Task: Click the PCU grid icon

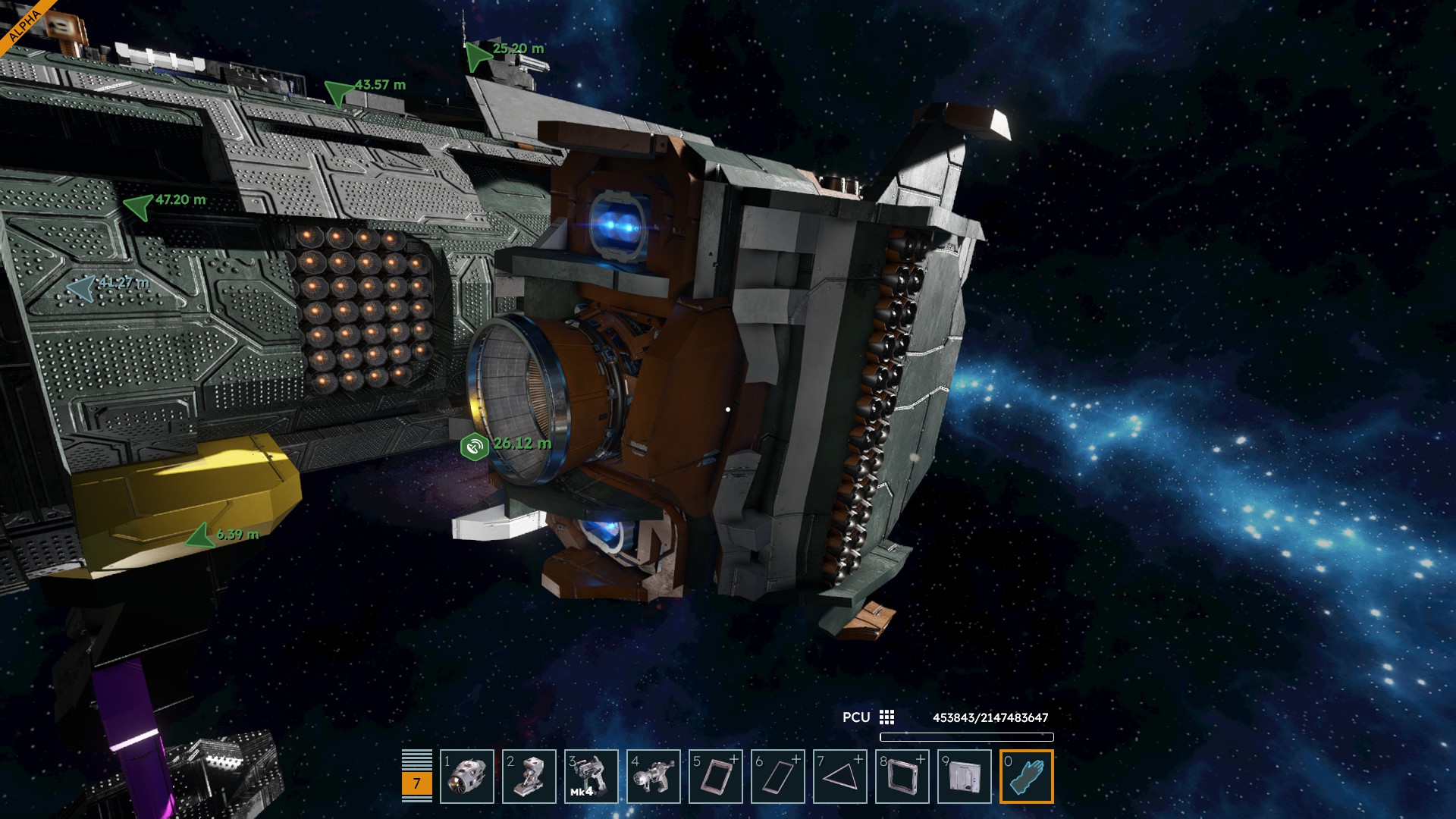Action: (886, 717)
